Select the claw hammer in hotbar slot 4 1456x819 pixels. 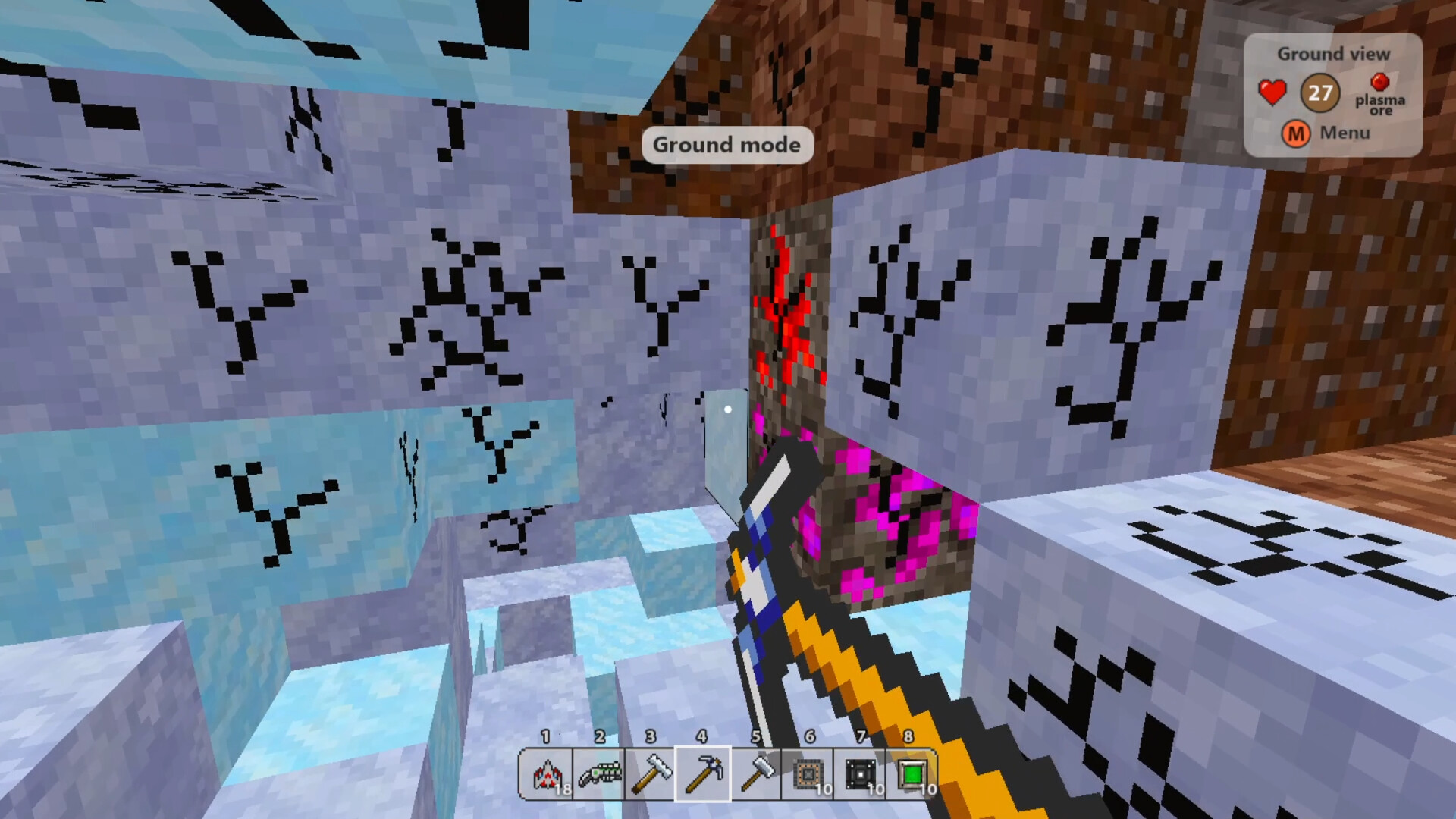pyautogui.click(x=702, y=773)
